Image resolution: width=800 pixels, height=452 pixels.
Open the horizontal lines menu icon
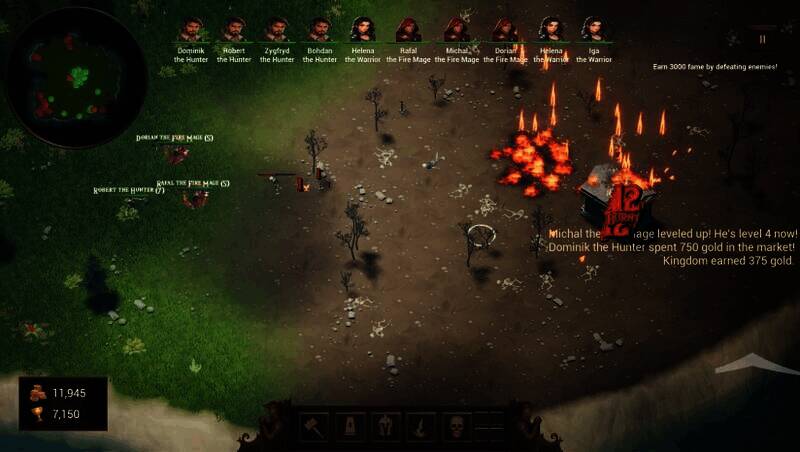[490, 427]
